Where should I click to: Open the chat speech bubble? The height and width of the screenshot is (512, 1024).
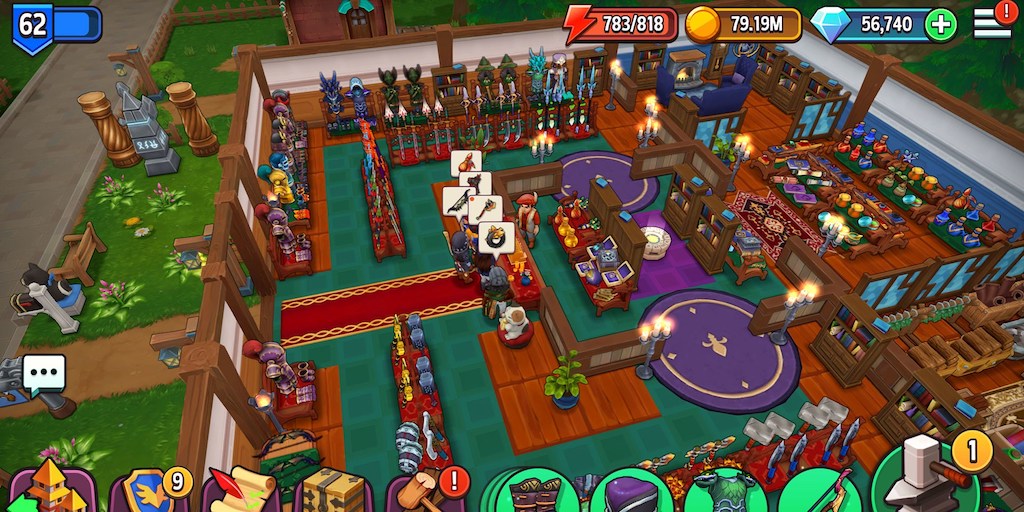tap(43, 375)
